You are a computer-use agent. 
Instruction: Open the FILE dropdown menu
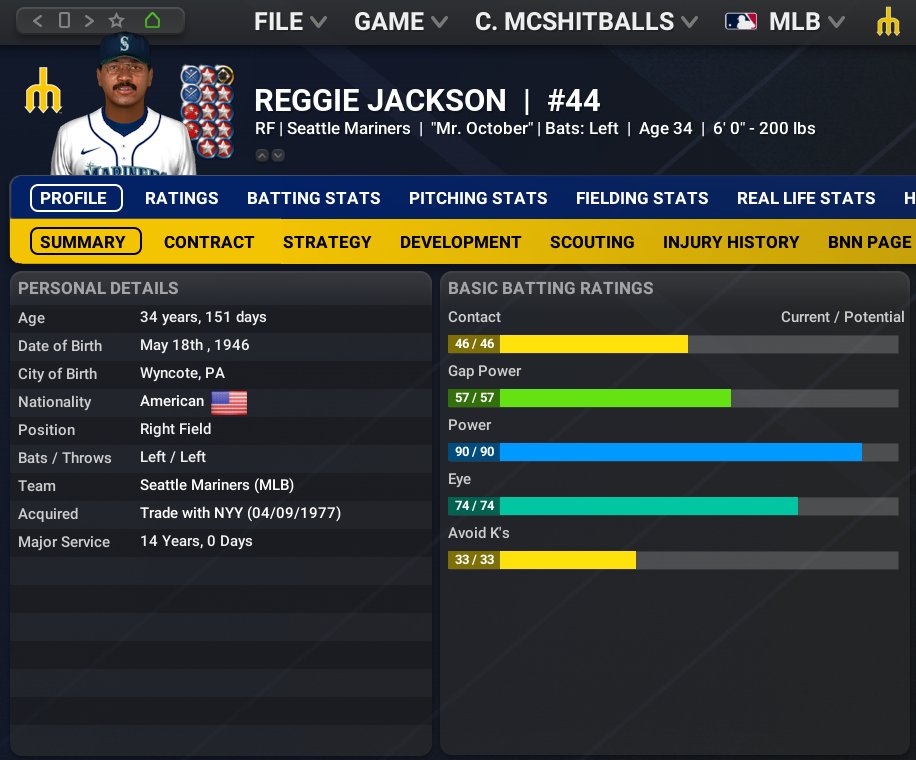point(290,21)
